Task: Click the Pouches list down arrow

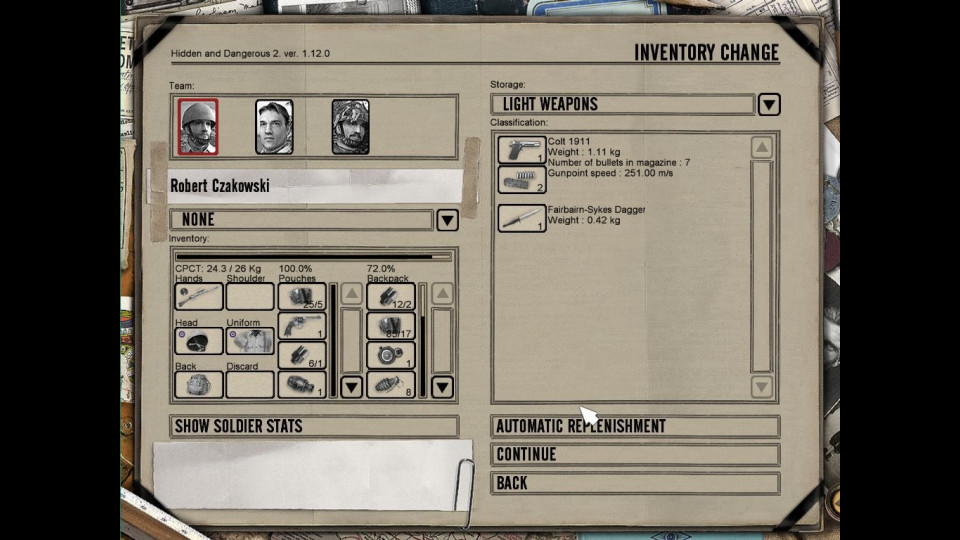Action: pyautogui.click(x=351, y=387)
